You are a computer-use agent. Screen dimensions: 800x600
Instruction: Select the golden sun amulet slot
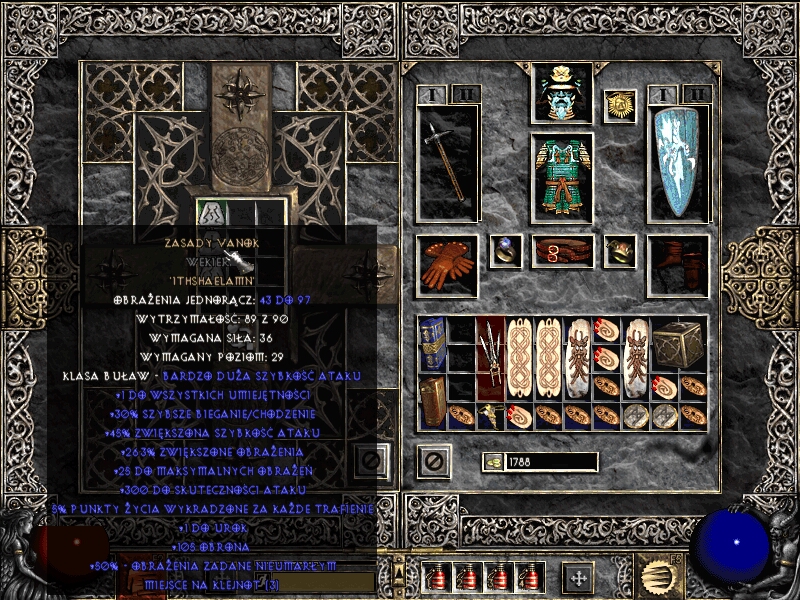(620, 105)
